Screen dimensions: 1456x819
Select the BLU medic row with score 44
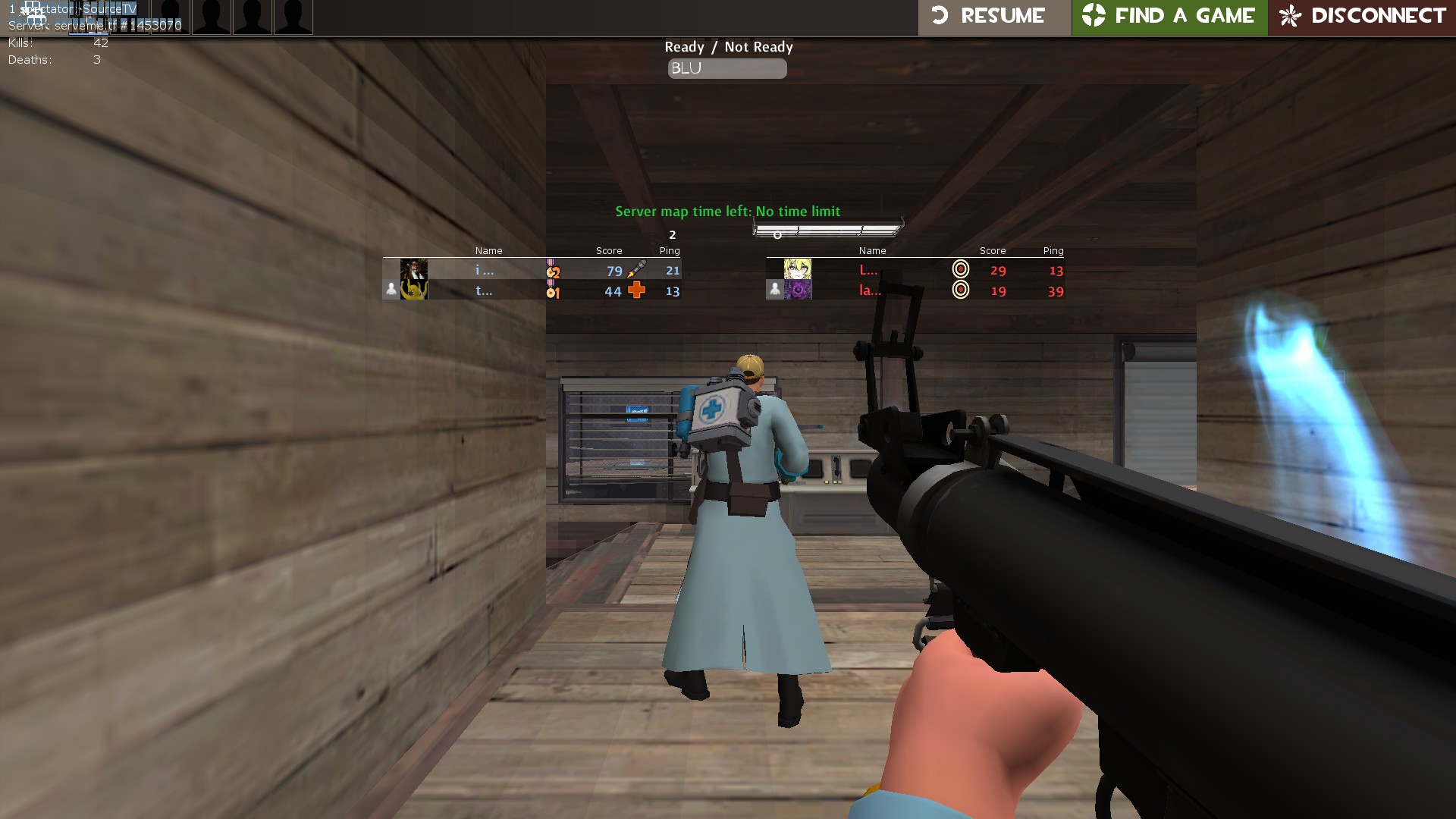pos(531,290)
